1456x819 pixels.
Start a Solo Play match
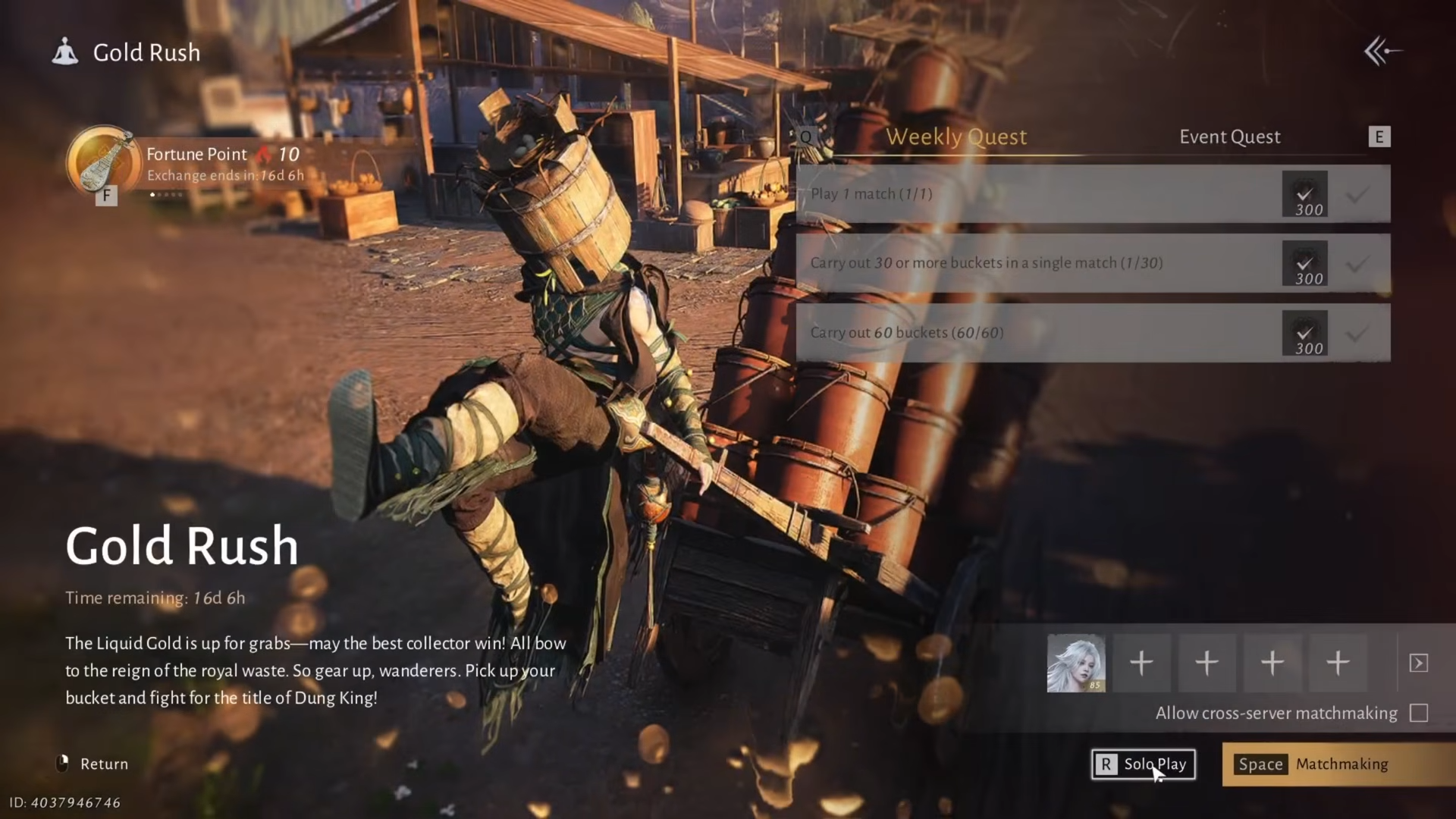(1143, 764)
